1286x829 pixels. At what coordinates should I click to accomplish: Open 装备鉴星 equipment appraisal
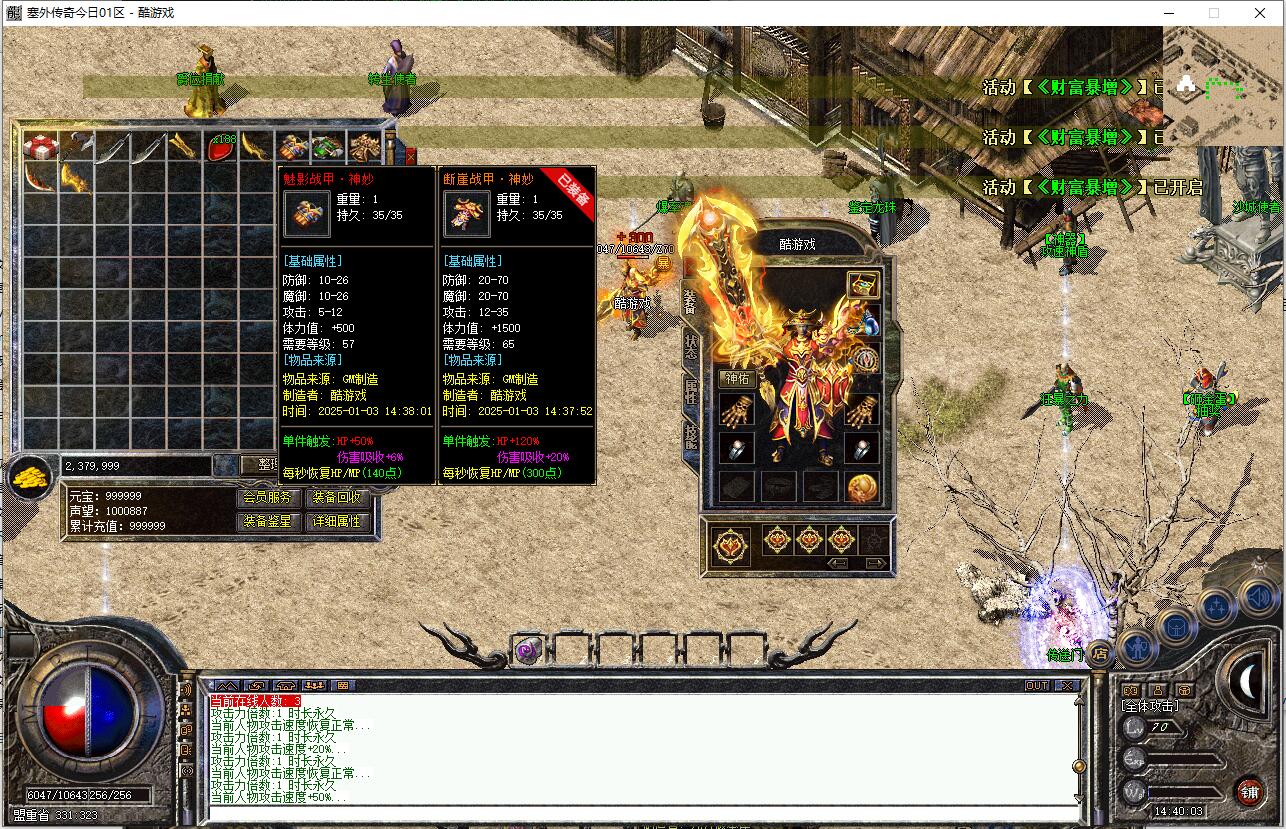(267, 521)
